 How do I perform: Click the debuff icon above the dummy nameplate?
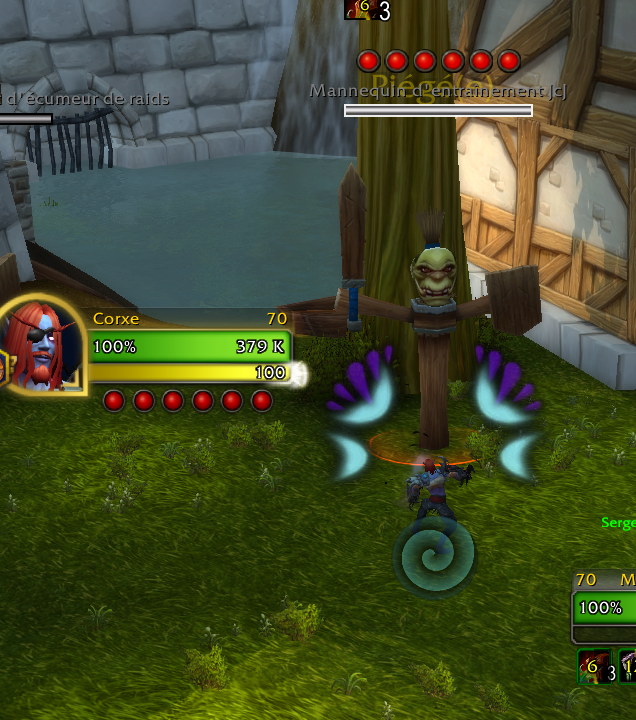point(358,10)
